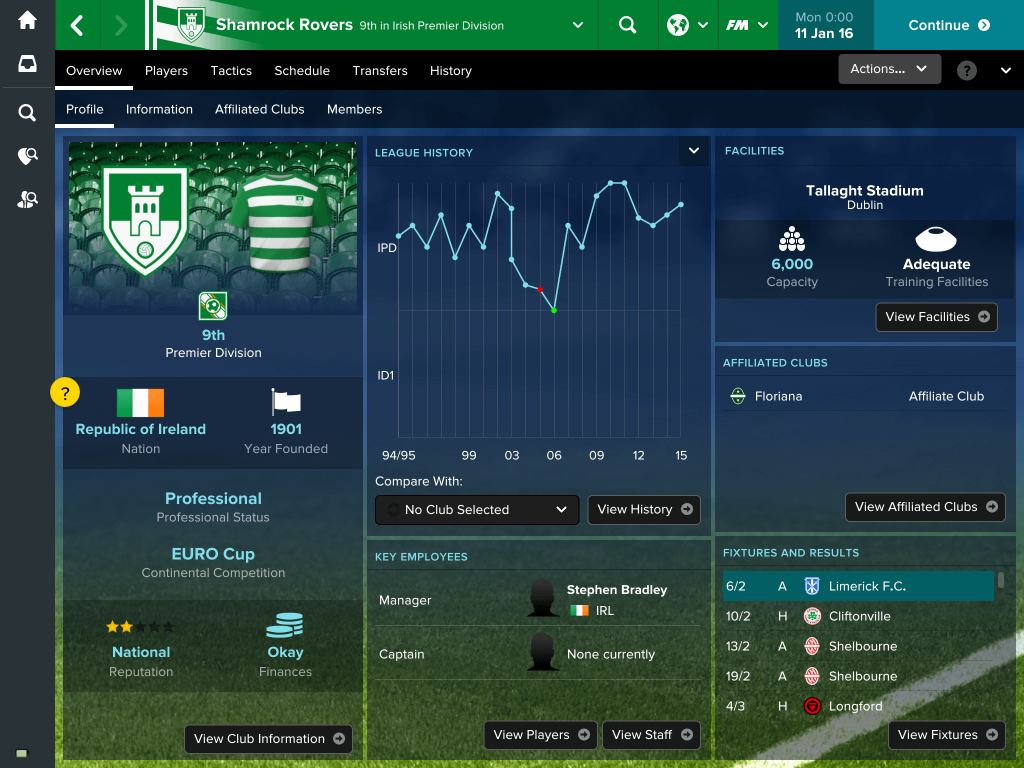
Task: Switch to the Players tab
Action: click(x=166, y=71)
